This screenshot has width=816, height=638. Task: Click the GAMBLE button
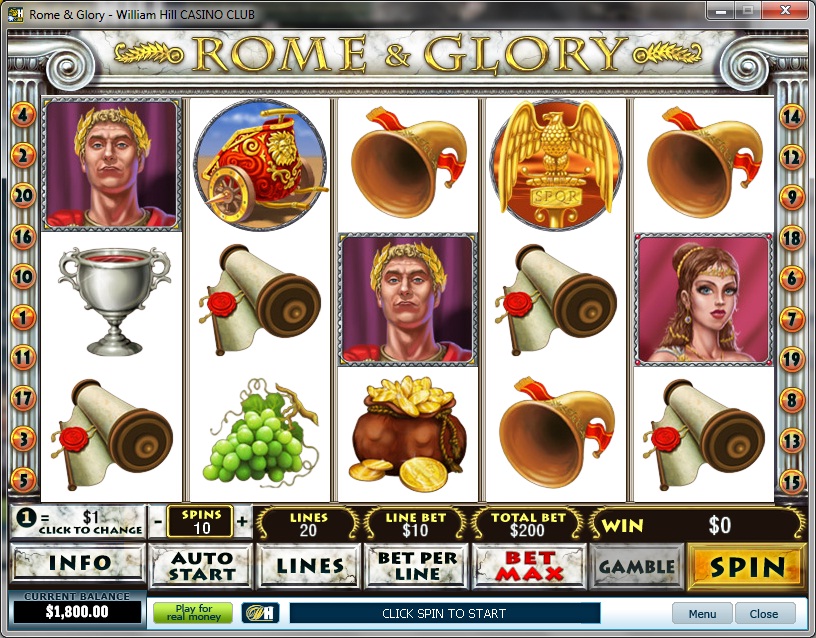point(636,567)
